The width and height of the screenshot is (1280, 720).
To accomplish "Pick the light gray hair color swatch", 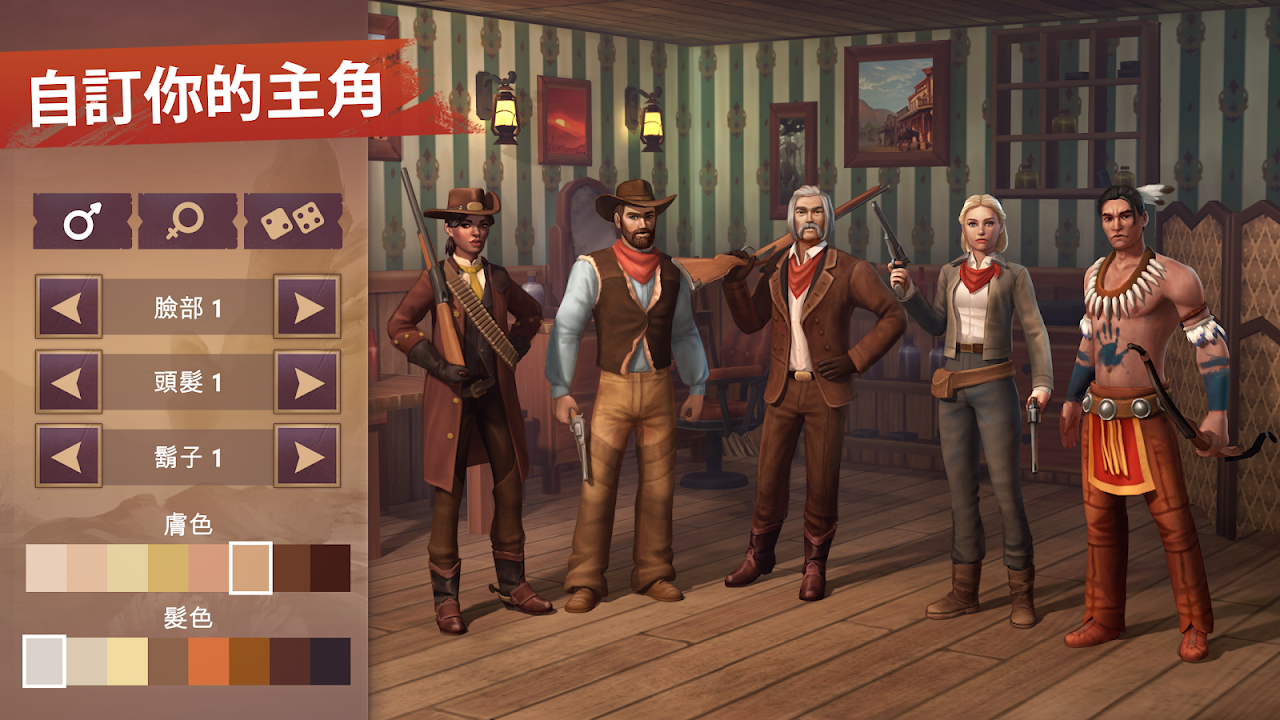I will click(45, 662).
